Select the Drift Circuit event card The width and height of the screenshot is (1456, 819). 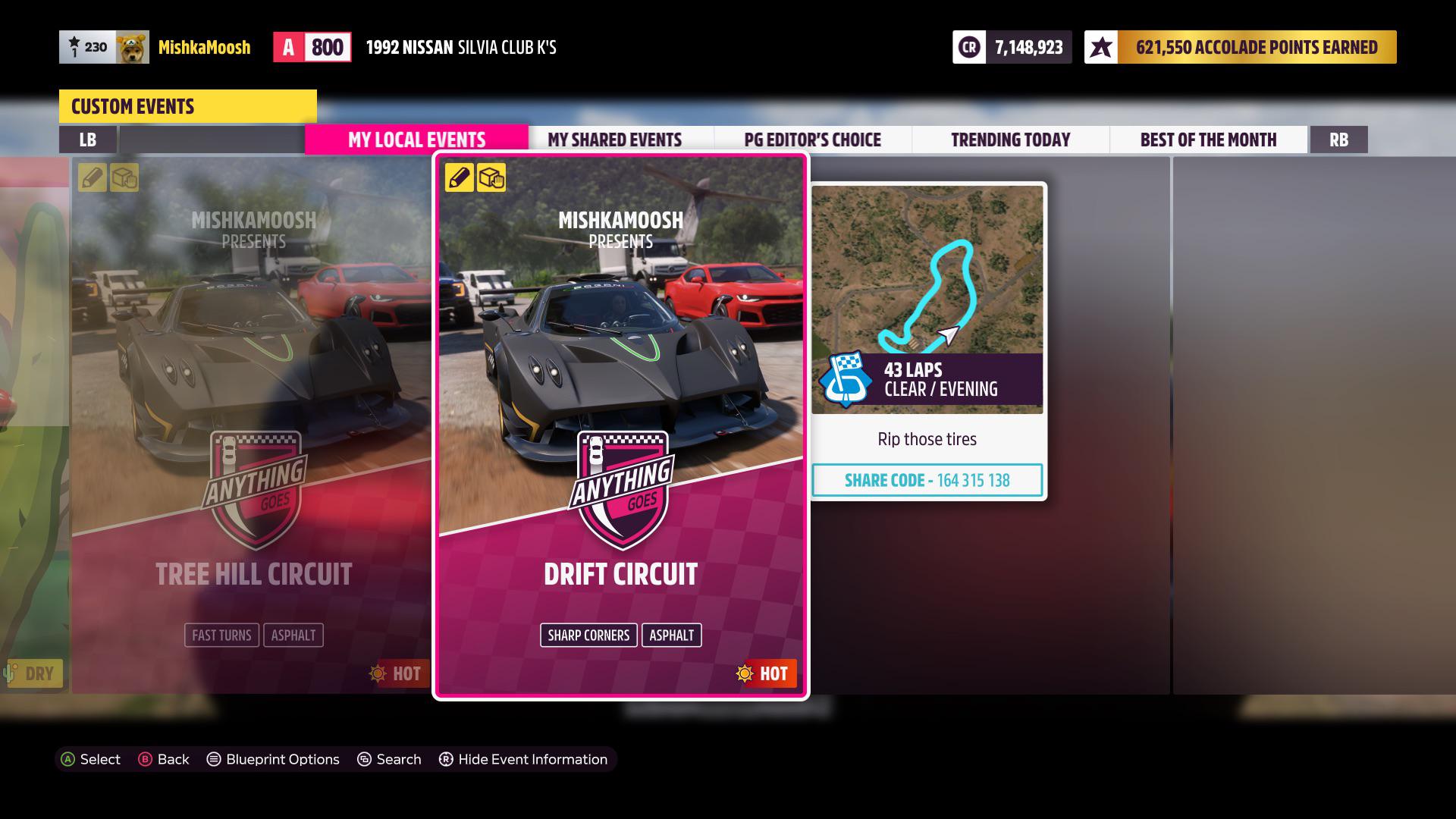point(620,425)
